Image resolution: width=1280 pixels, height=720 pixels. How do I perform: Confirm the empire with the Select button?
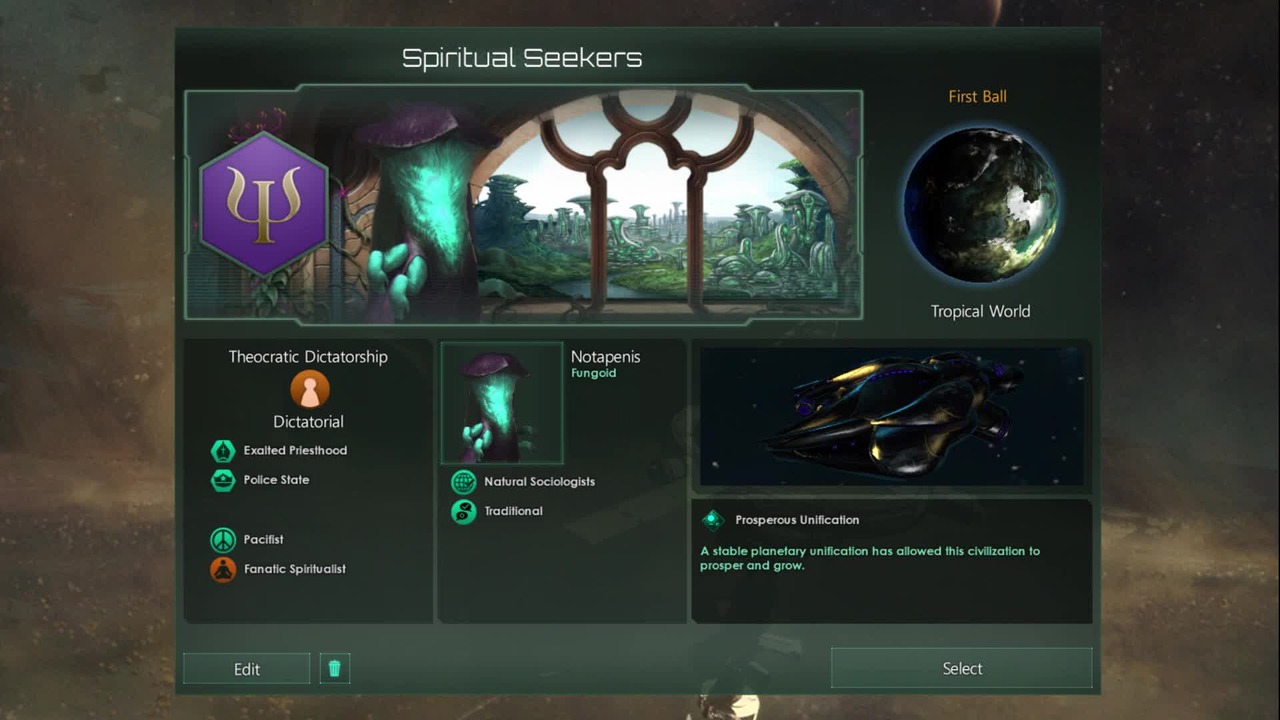pyautogui.click(x=961, y=668)
